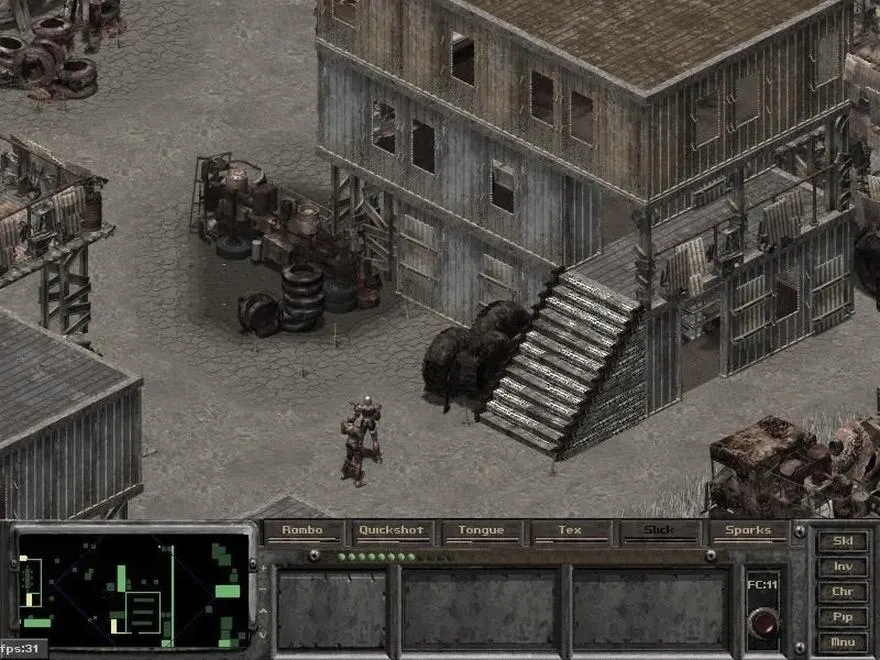
Task: Select squad member Sparks
Action: [x=748, y=531]
